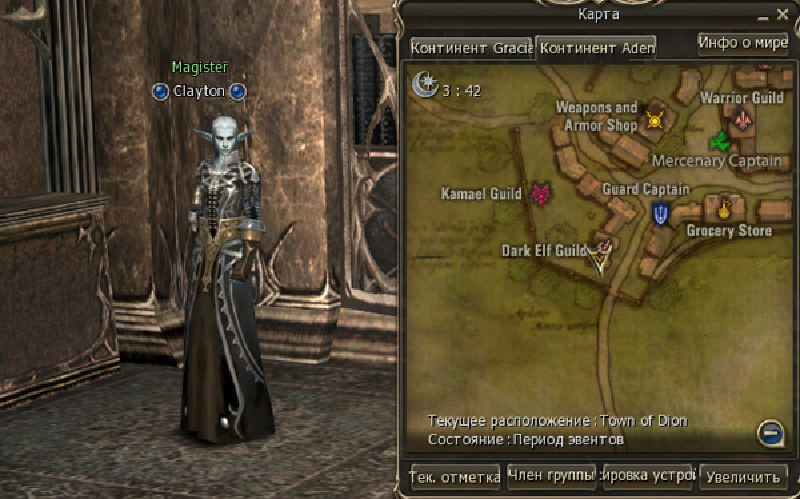Click the Warrior Guild map marker
The width and height of the screenshot is (800, 499).
coord(742,120)
